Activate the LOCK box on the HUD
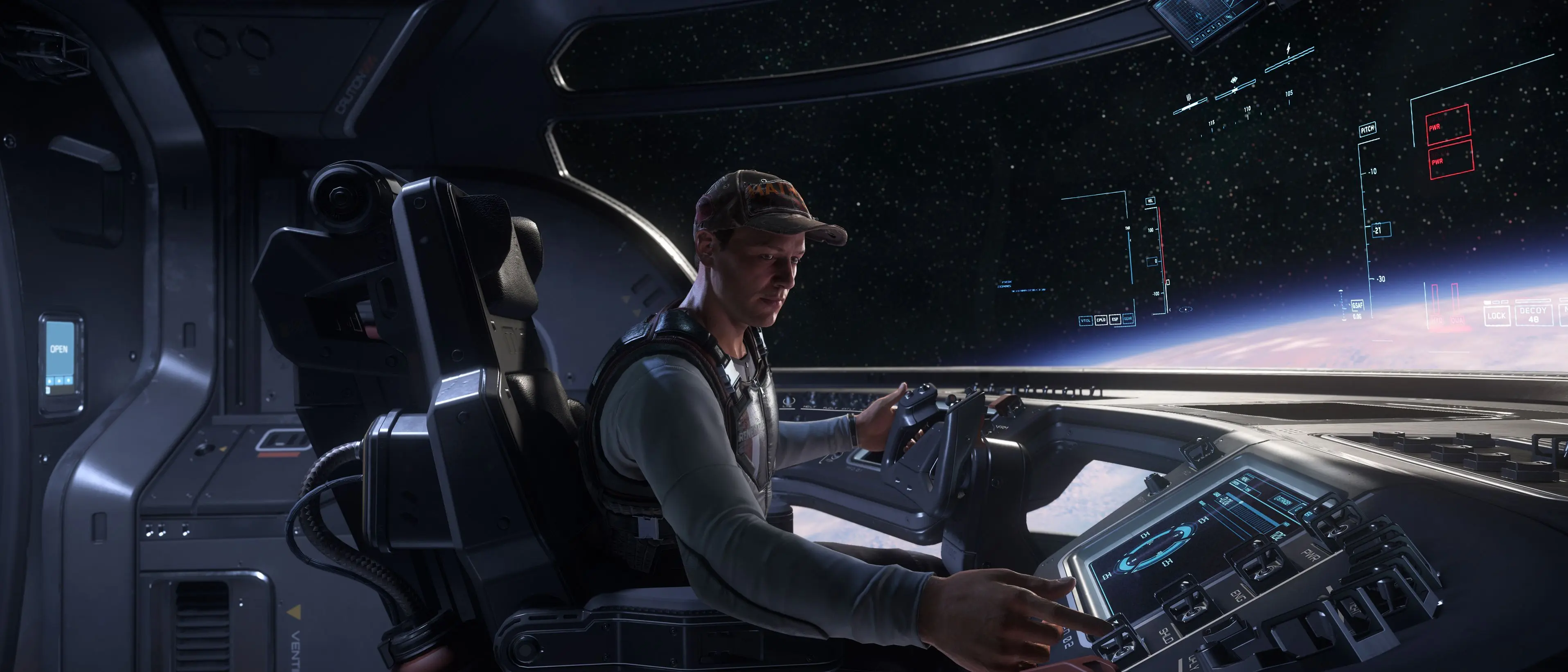This screenshot has width=1568, height=672. tap(1496, 315)
